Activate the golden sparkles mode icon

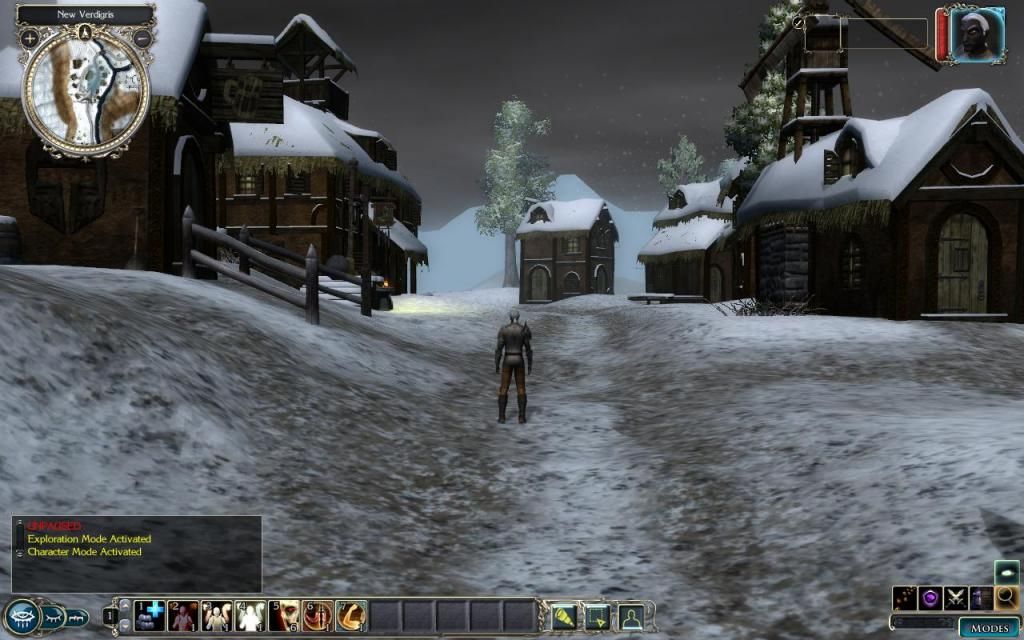[906, 598]
